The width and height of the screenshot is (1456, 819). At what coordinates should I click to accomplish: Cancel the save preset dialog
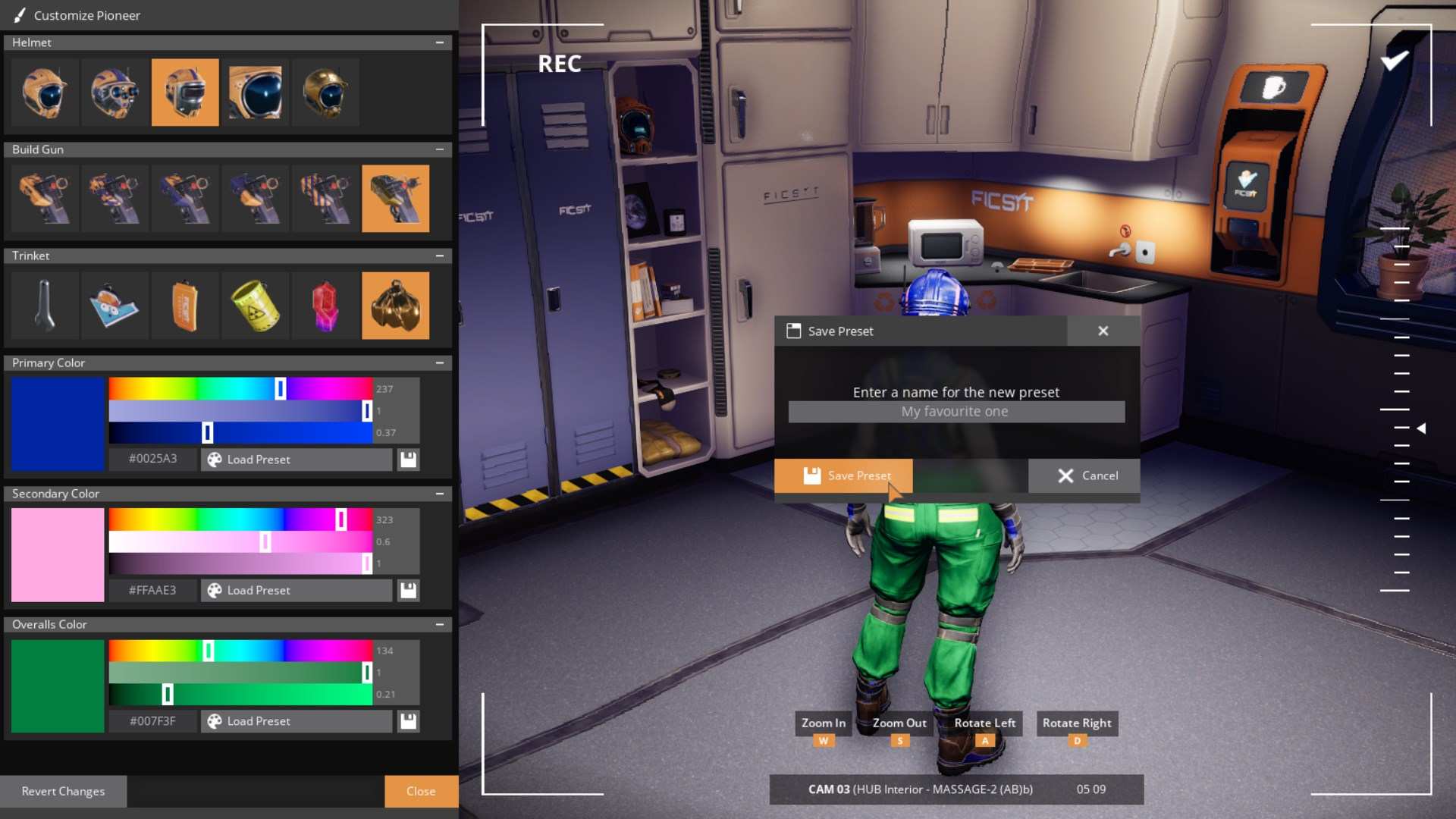(1084, 475)
